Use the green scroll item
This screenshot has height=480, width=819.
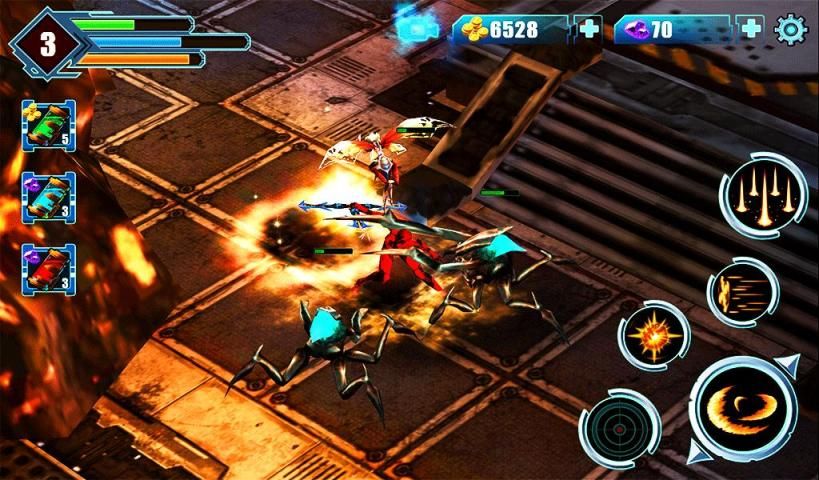pyautogui.click(x=48, y=125)
